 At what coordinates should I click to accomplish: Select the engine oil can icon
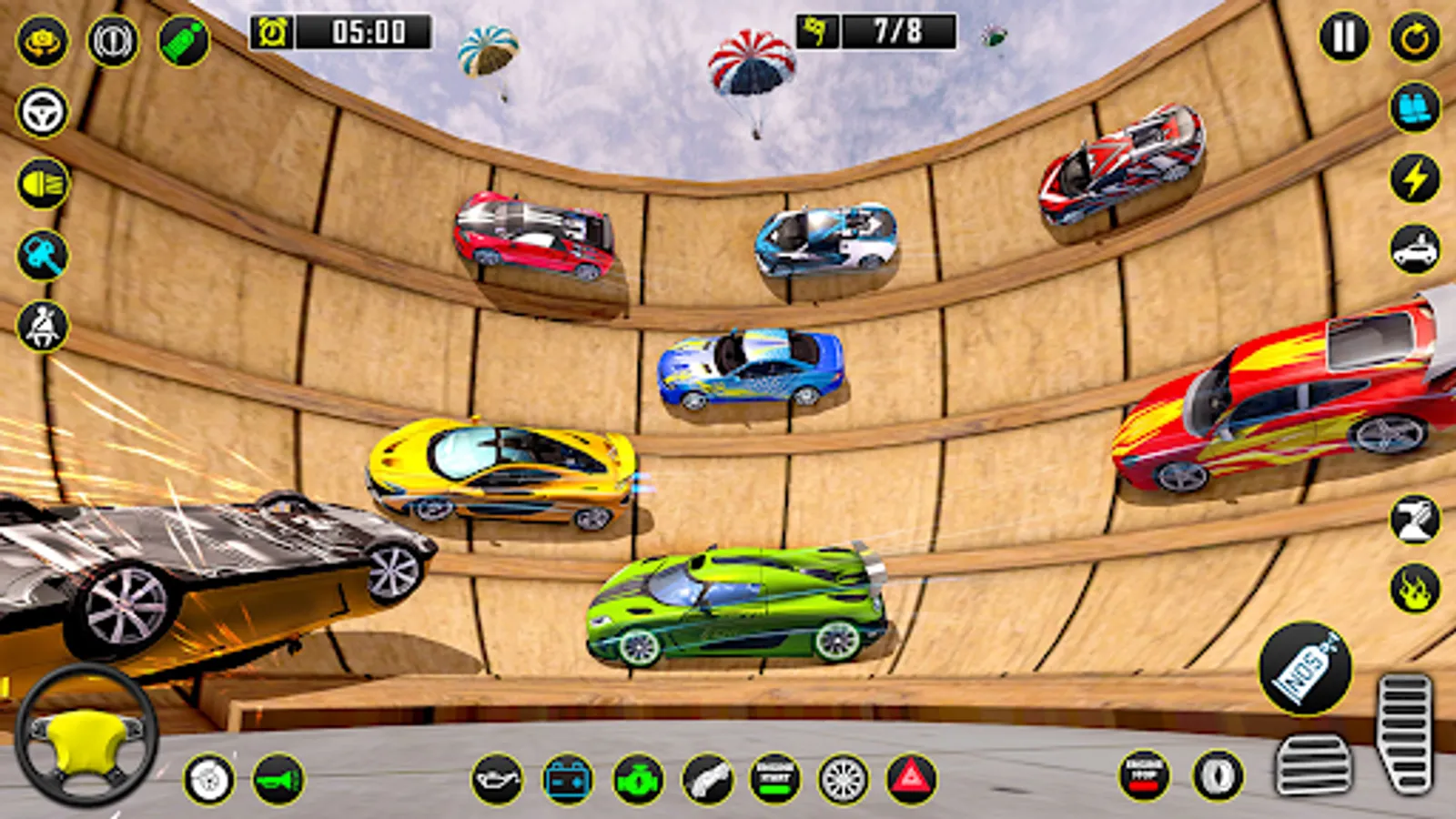498,780
